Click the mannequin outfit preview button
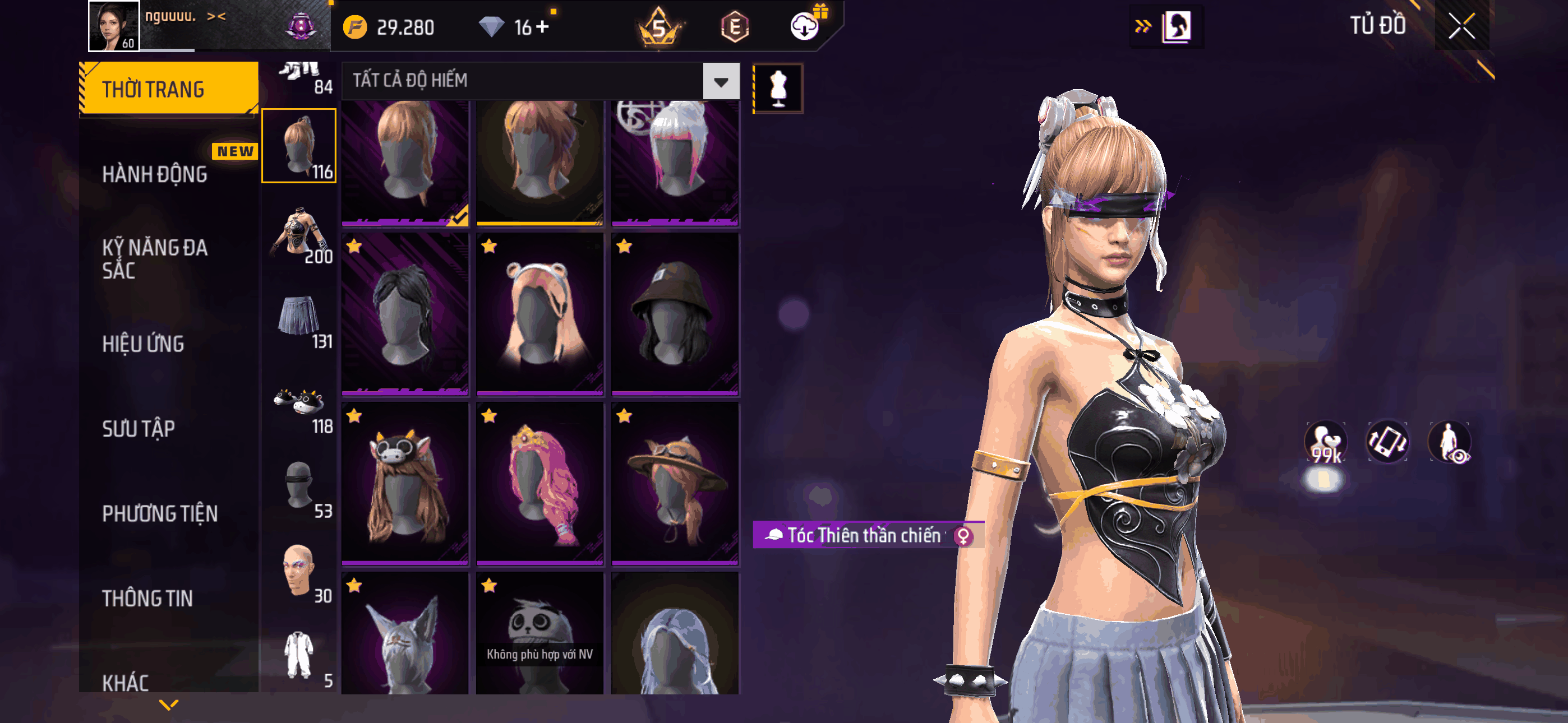 tap(778, 89)
